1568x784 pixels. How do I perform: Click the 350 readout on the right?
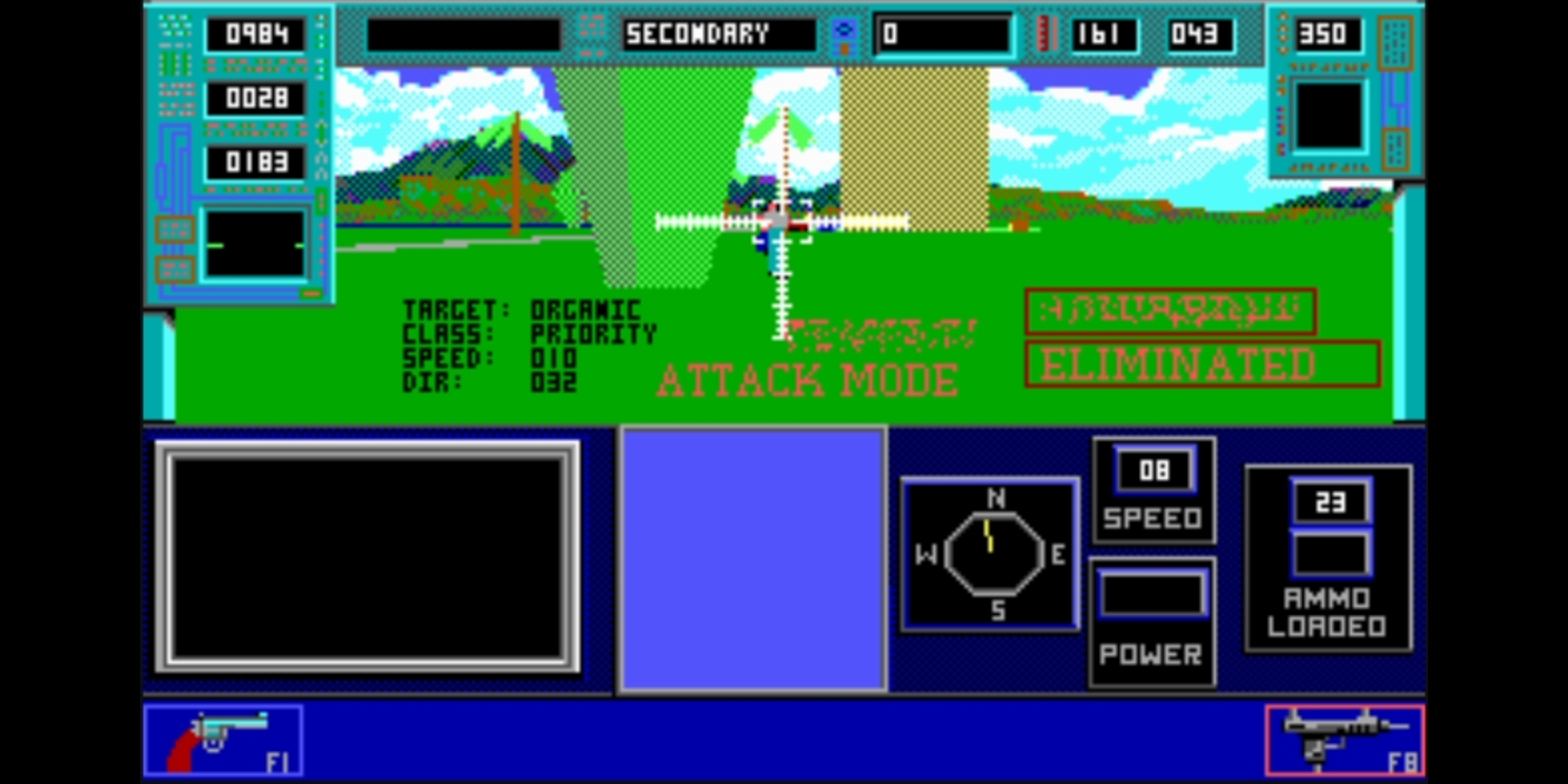coord(1328,36)
